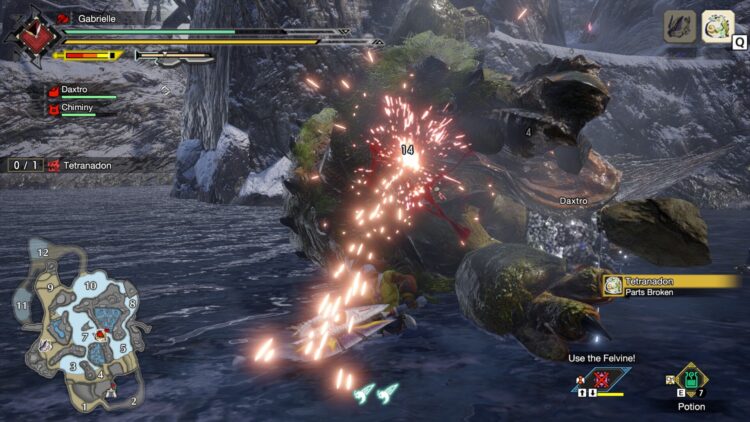The width and height of the screenshot is (750, 422).
Task: Click the dark insect icon beside the Tetranadon icon
Action: (680, 26)
